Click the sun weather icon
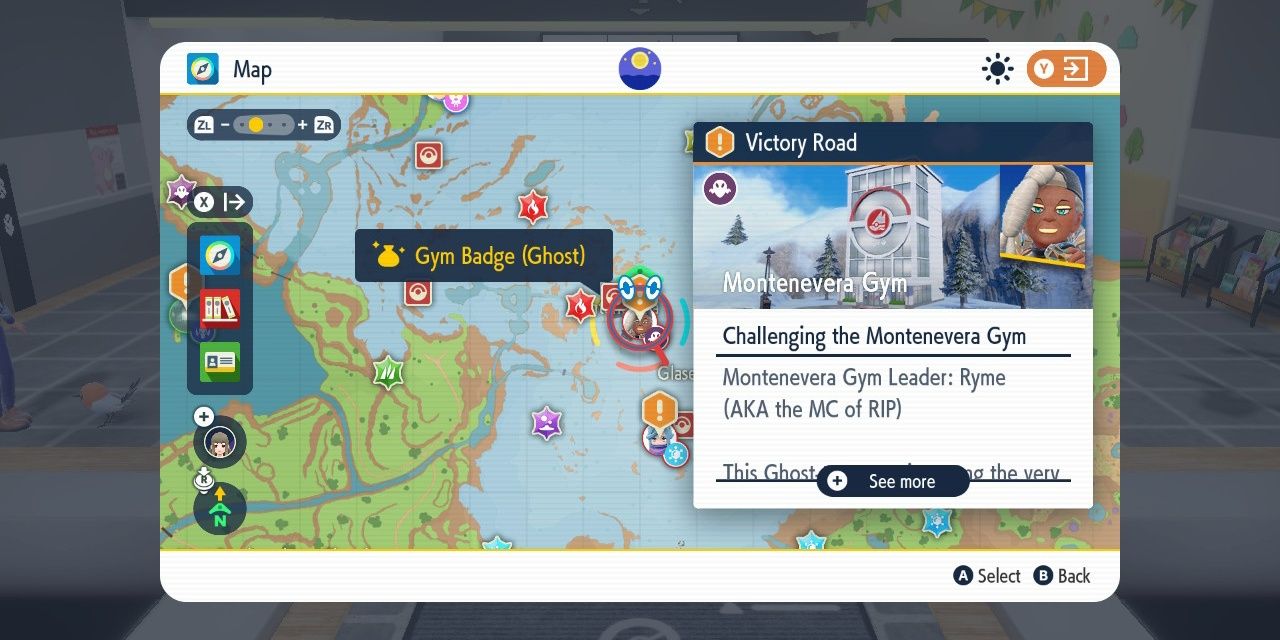This screenshot has height=640, width=1280. pyautogui.click(x=997, y=69)
